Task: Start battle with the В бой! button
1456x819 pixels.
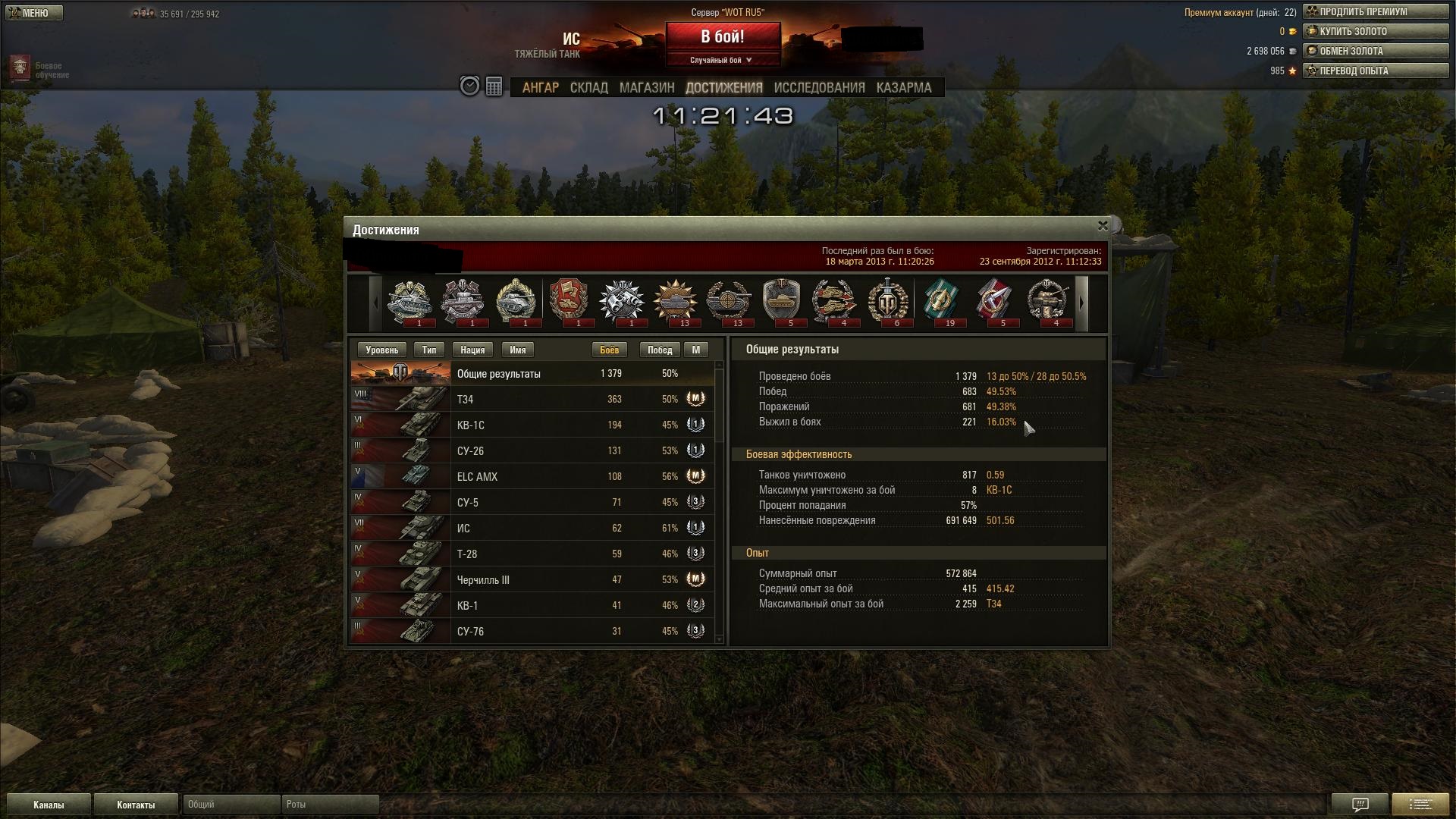Action: pyautogui.click(x=723, y=37)
